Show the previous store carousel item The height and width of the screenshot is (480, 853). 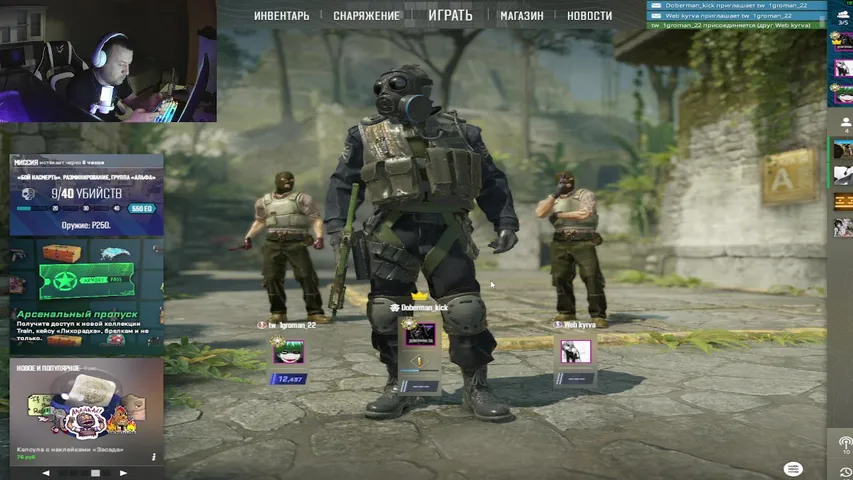pyautogui.click(x=45, y=472)
